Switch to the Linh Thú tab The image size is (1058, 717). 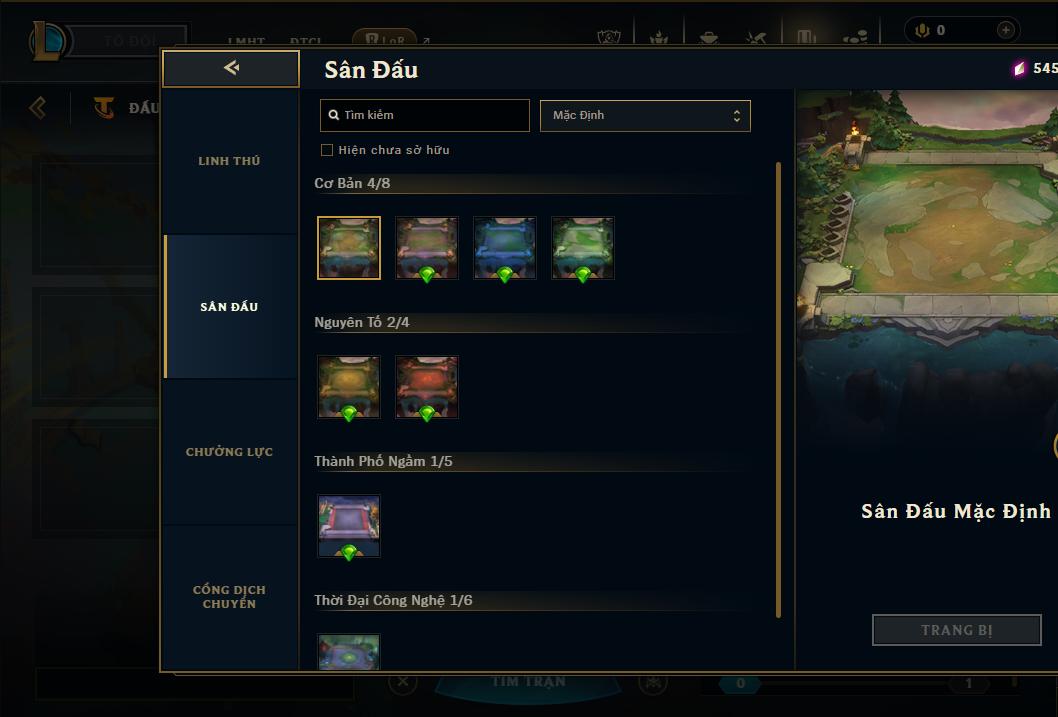229,161
